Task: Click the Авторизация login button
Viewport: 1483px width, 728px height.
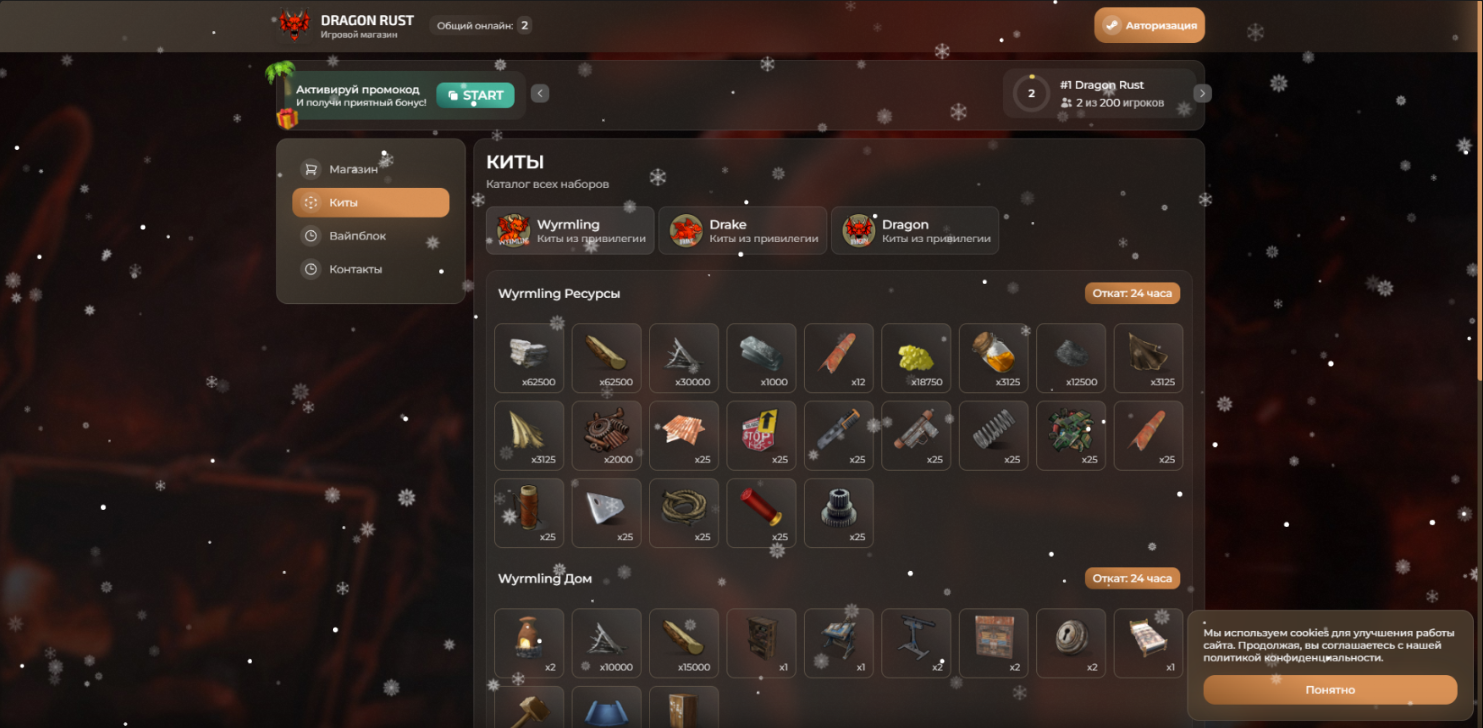Action: coord(1149,26)
